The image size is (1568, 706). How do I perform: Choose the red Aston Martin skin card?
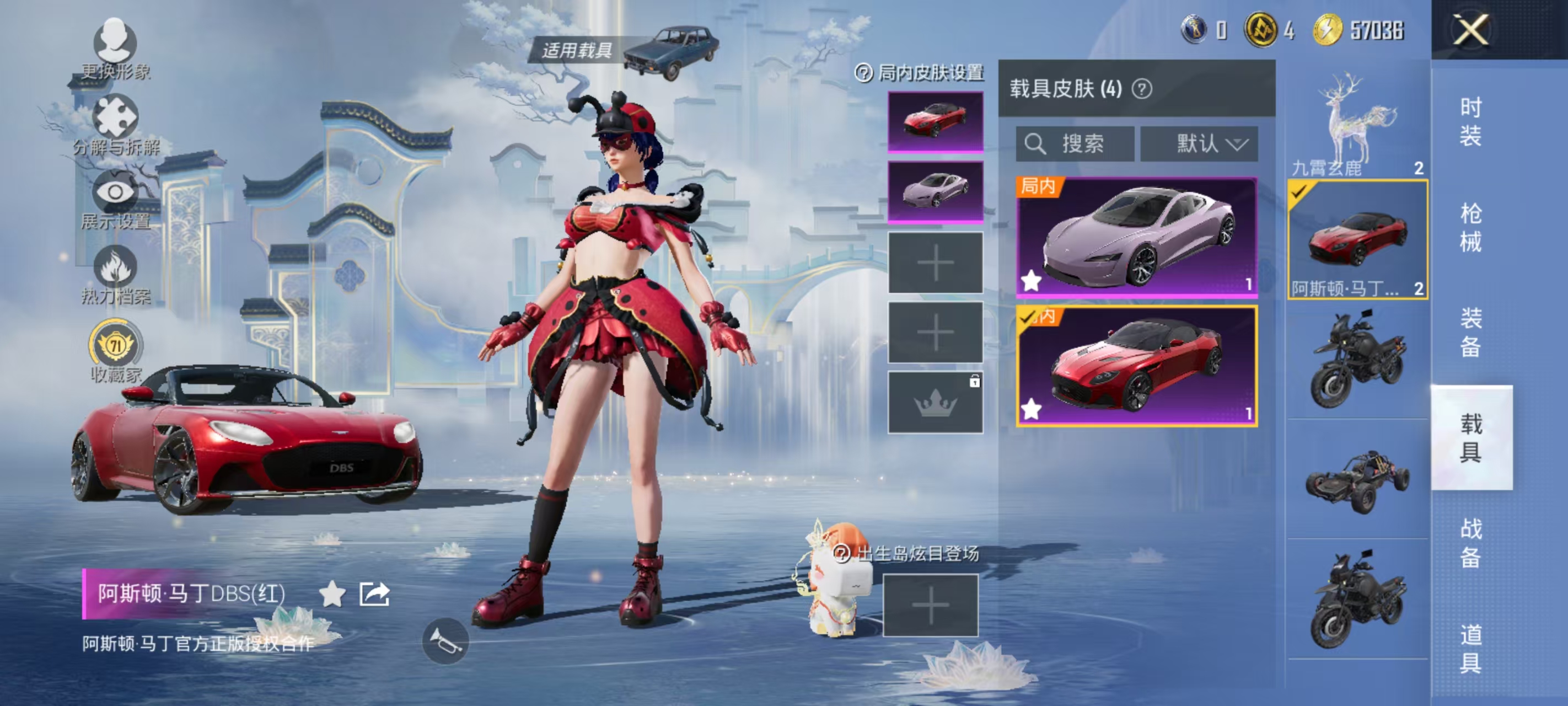coord(1136,366)
